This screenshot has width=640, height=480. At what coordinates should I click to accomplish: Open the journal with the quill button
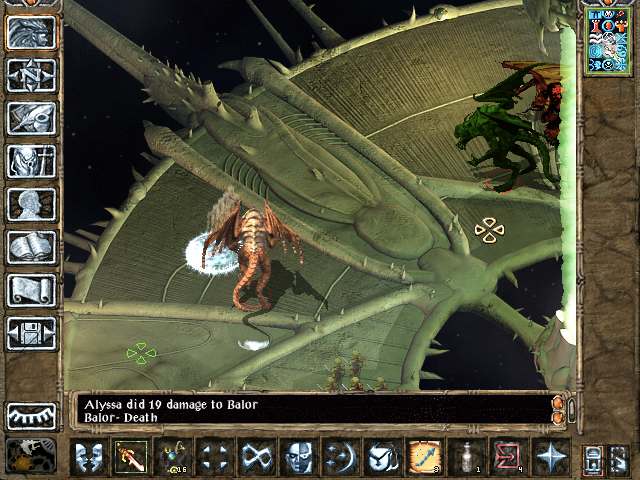tap(31, 118)
